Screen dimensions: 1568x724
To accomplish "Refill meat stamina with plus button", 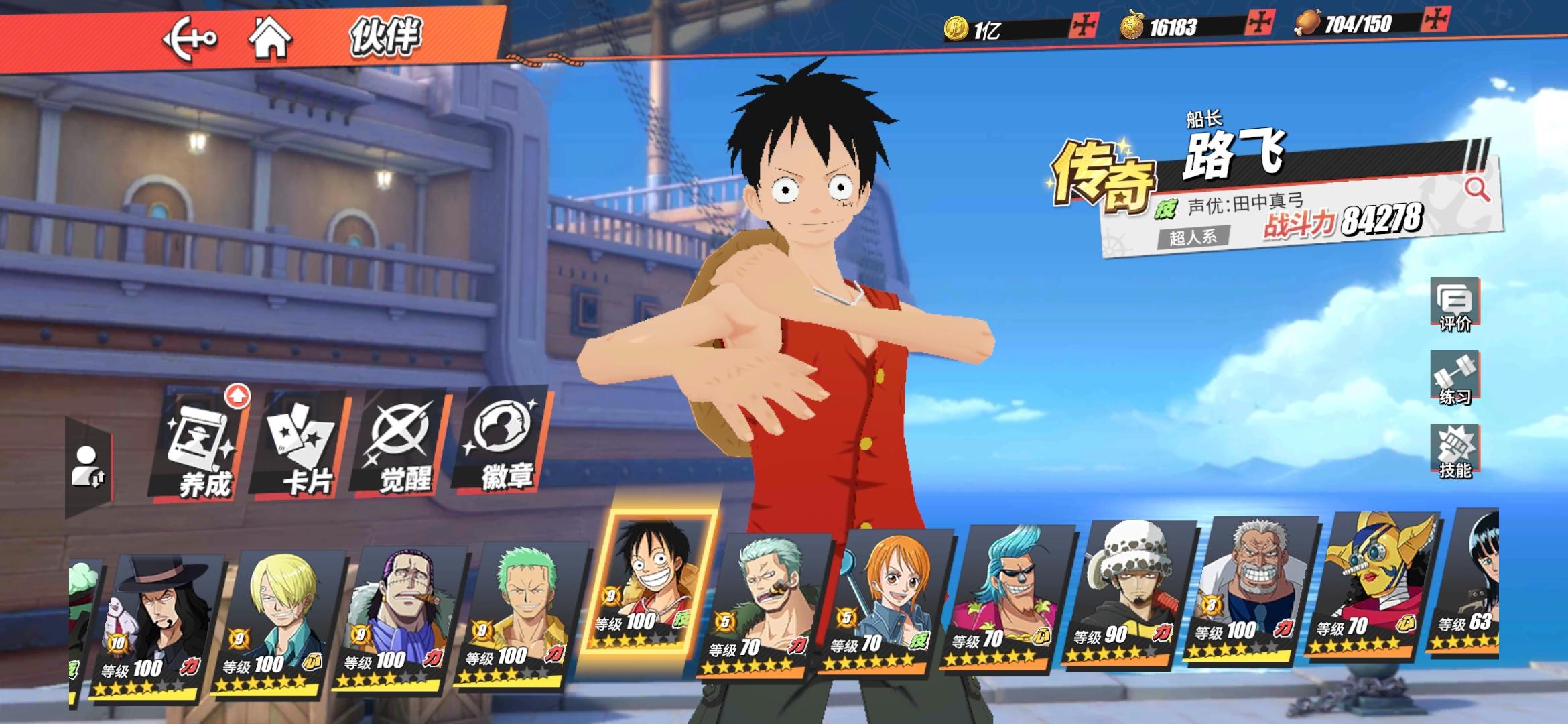I will click(x=1435, y=19).
